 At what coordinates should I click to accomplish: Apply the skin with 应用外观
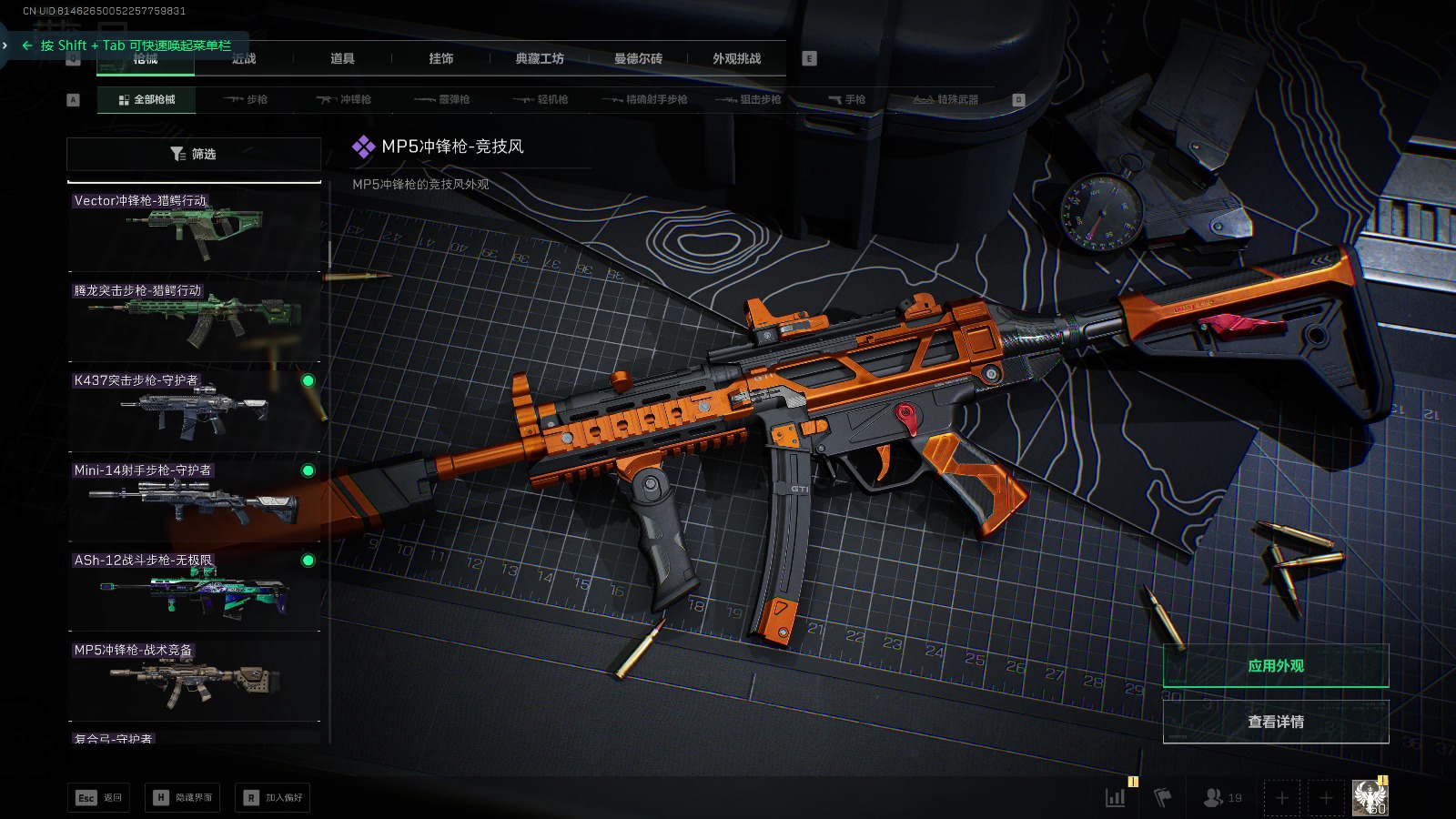(1275, 666)
